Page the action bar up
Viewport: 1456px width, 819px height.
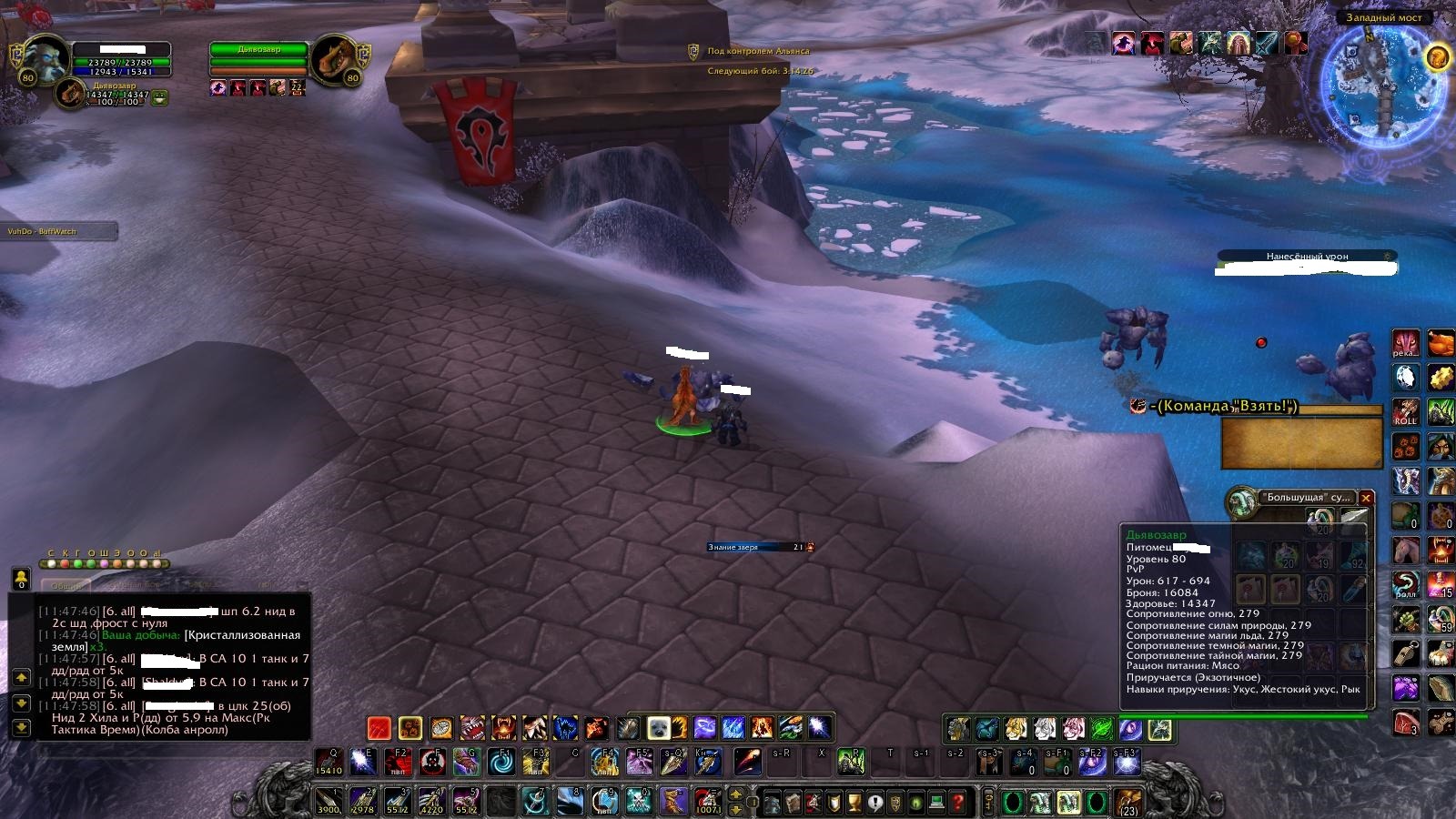pyautogui.click(x=737, y=794)
